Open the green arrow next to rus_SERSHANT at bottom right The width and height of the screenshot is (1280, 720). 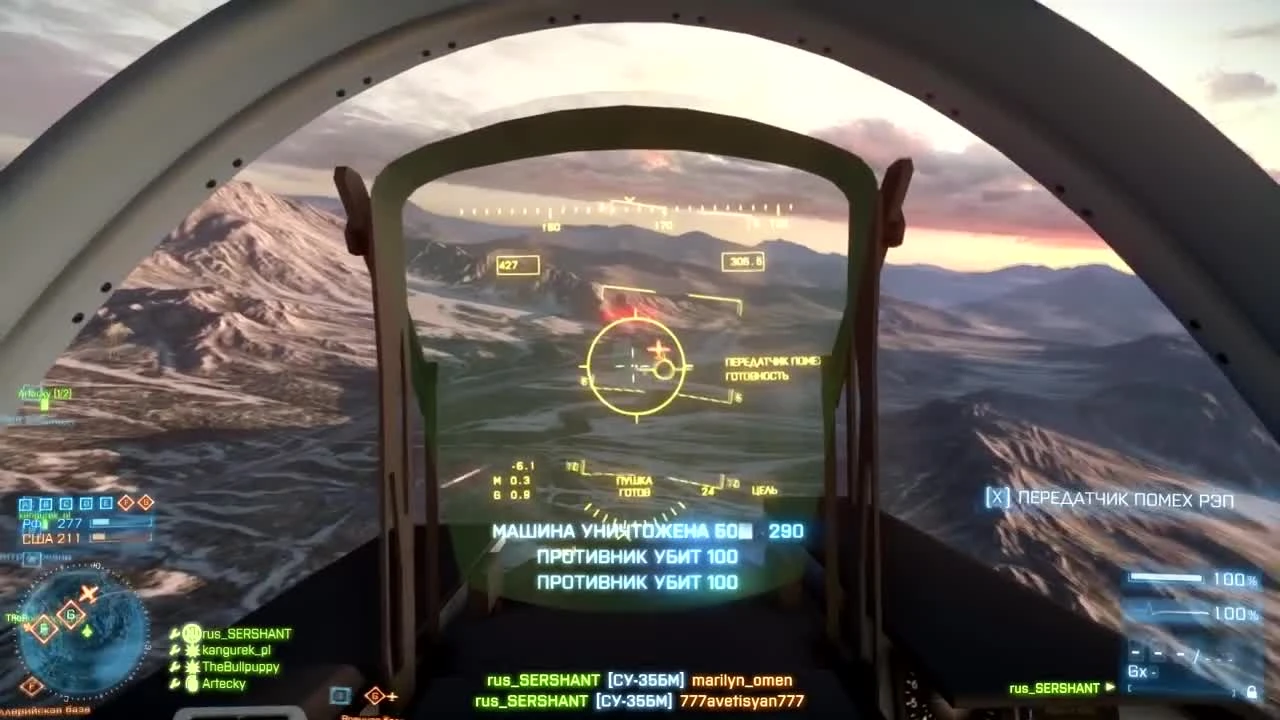1108,688
